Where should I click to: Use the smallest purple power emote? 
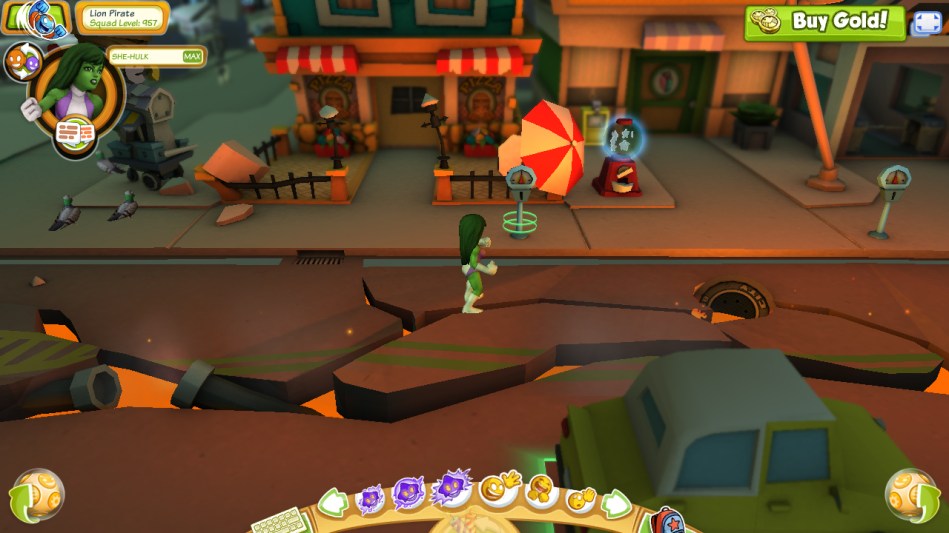point(370,497)
